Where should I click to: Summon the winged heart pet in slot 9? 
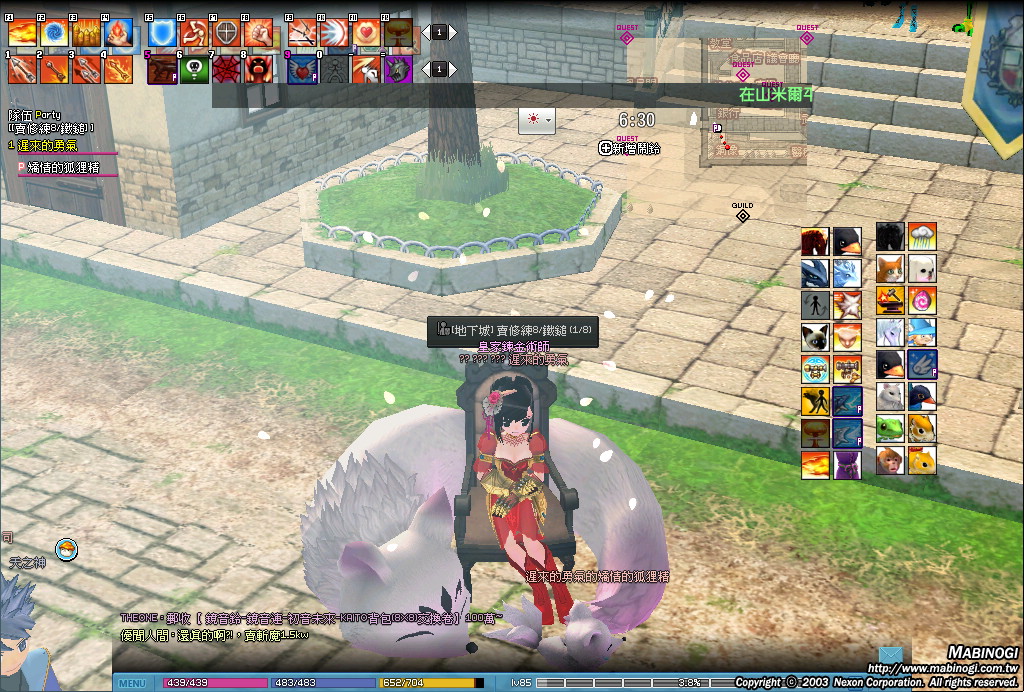point(302,69)
